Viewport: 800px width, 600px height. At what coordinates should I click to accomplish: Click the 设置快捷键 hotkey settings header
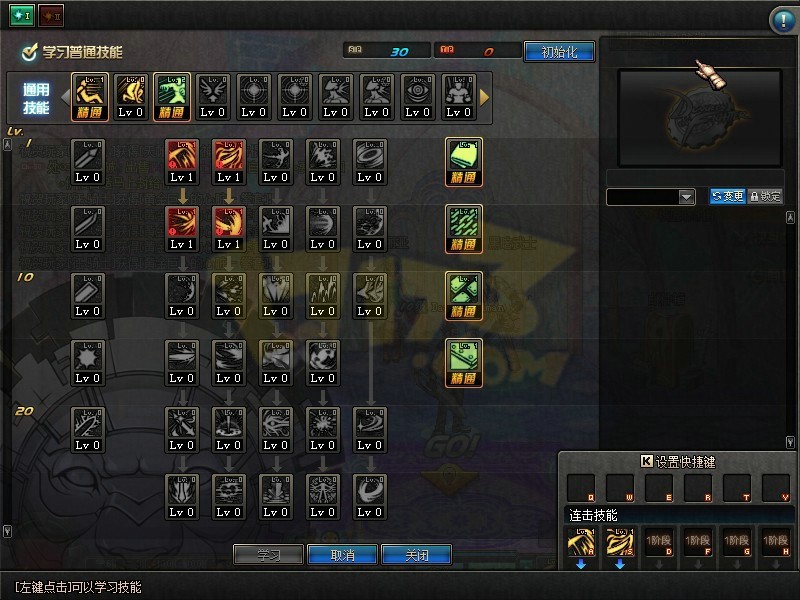pos(678,462)
